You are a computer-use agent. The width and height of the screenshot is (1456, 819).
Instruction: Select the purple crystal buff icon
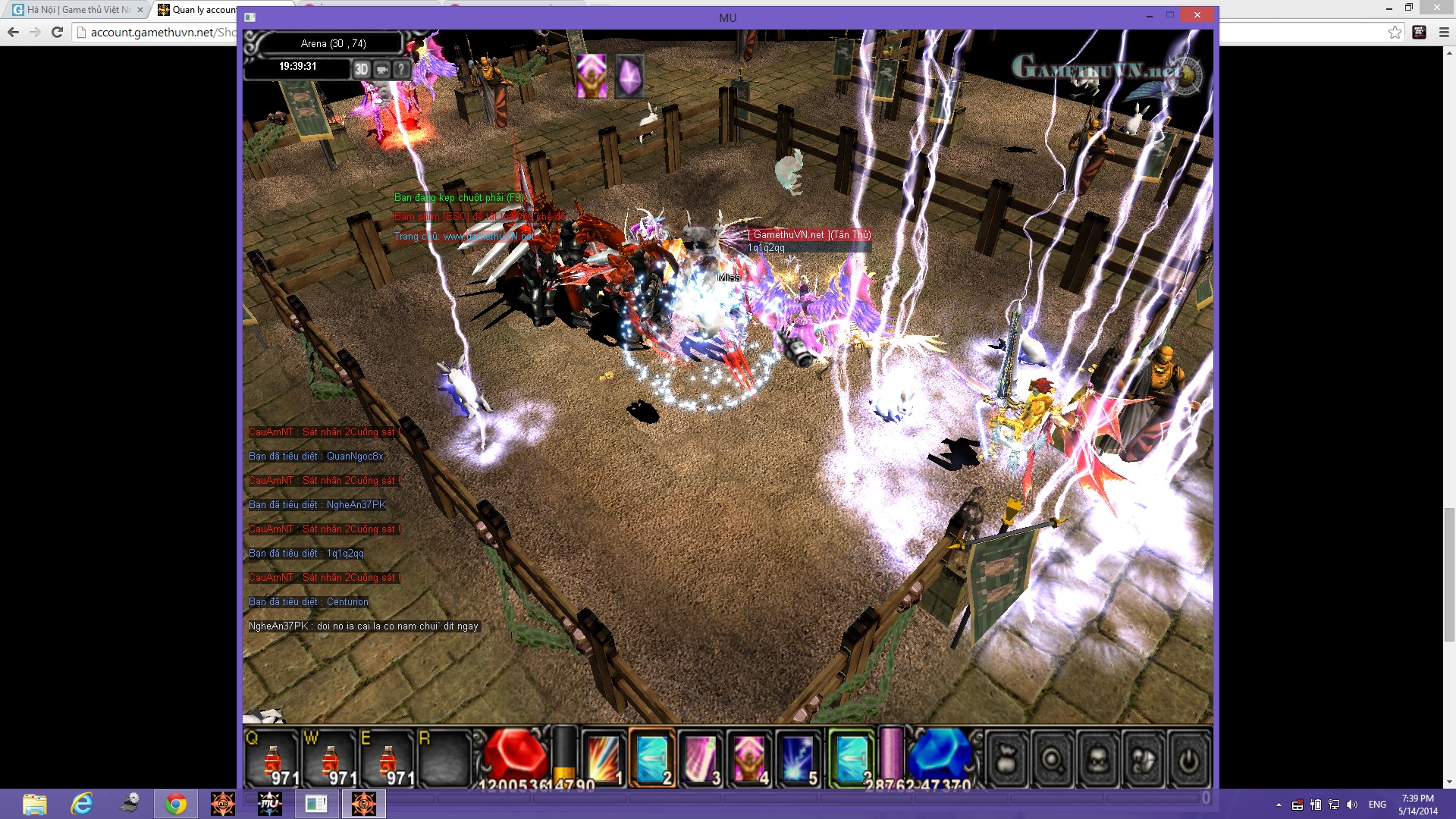pyautogui.click(x=629, y=77)
